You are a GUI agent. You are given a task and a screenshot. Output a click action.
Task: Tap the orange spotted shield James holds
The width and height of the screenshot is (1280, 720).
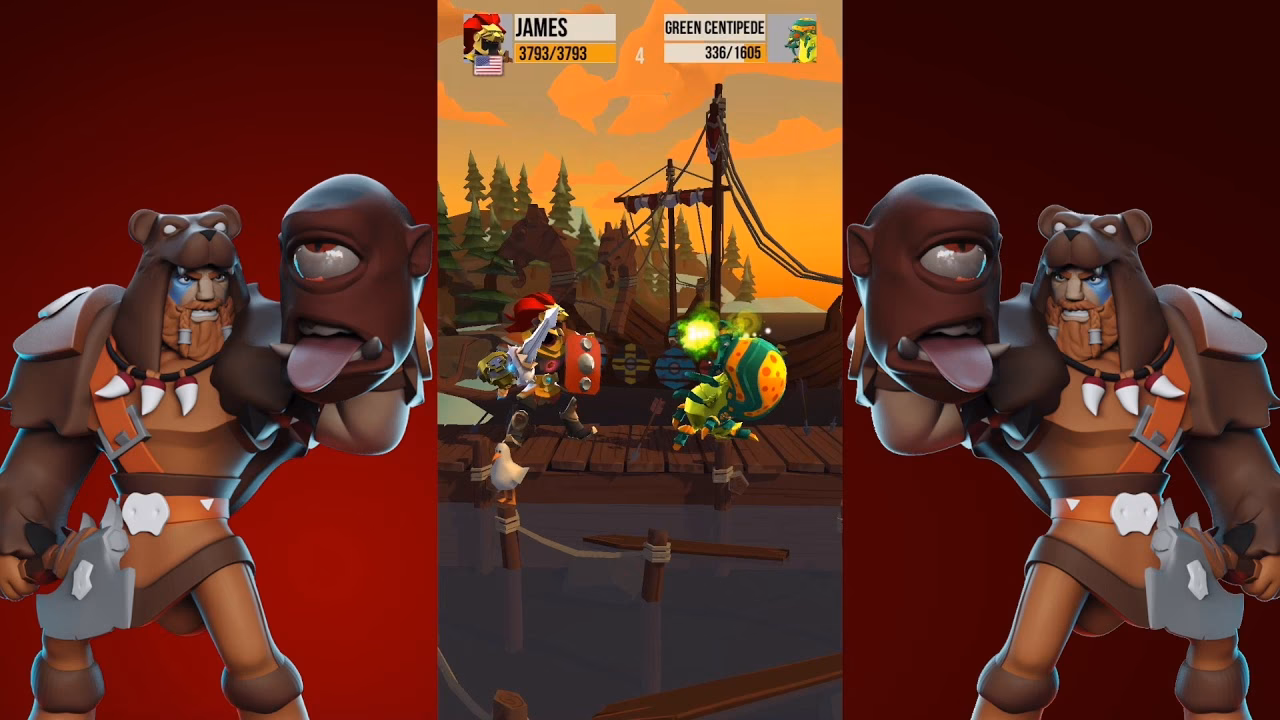point(578,365)
